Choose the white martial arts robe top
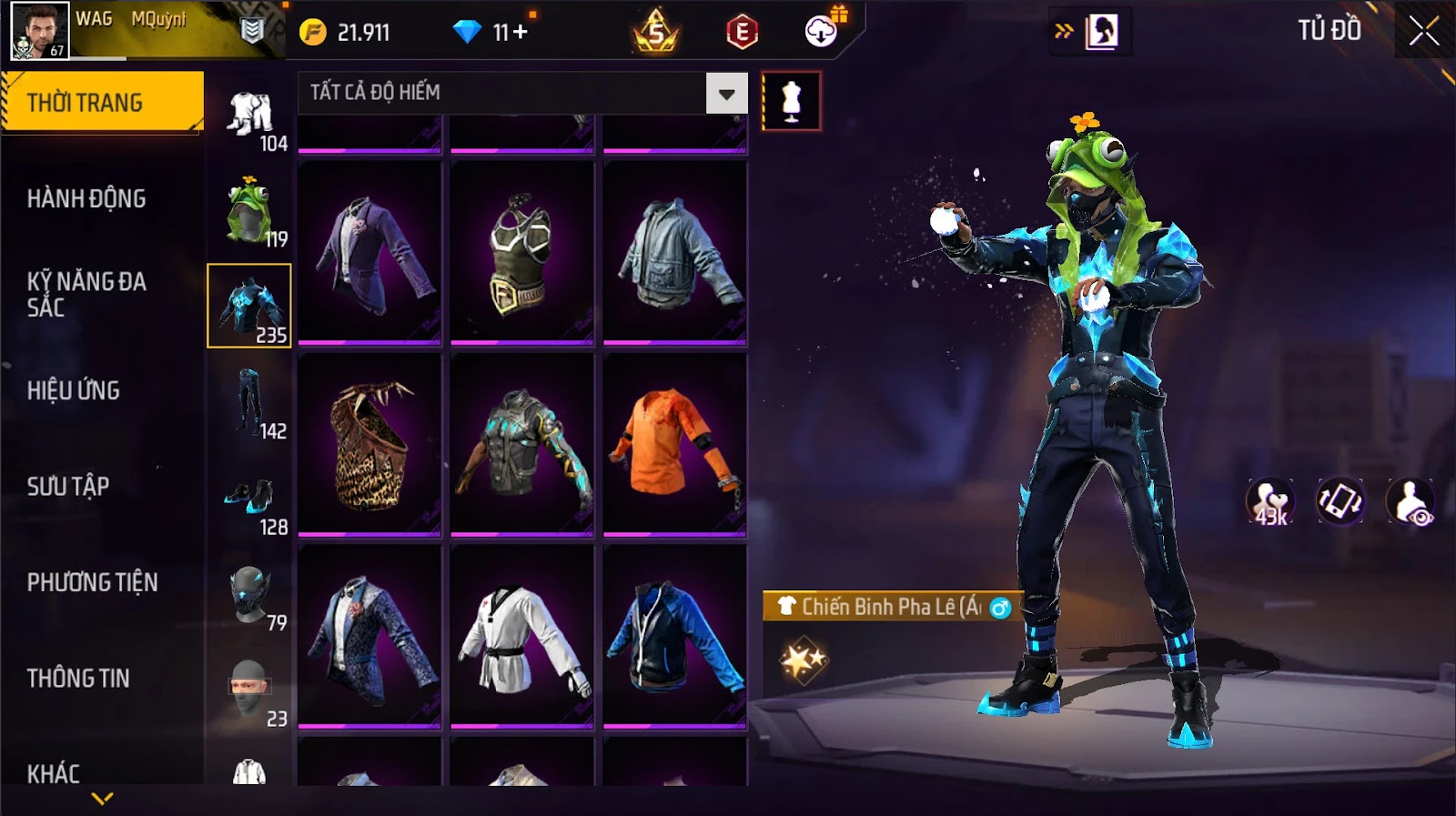 [521, 636]
